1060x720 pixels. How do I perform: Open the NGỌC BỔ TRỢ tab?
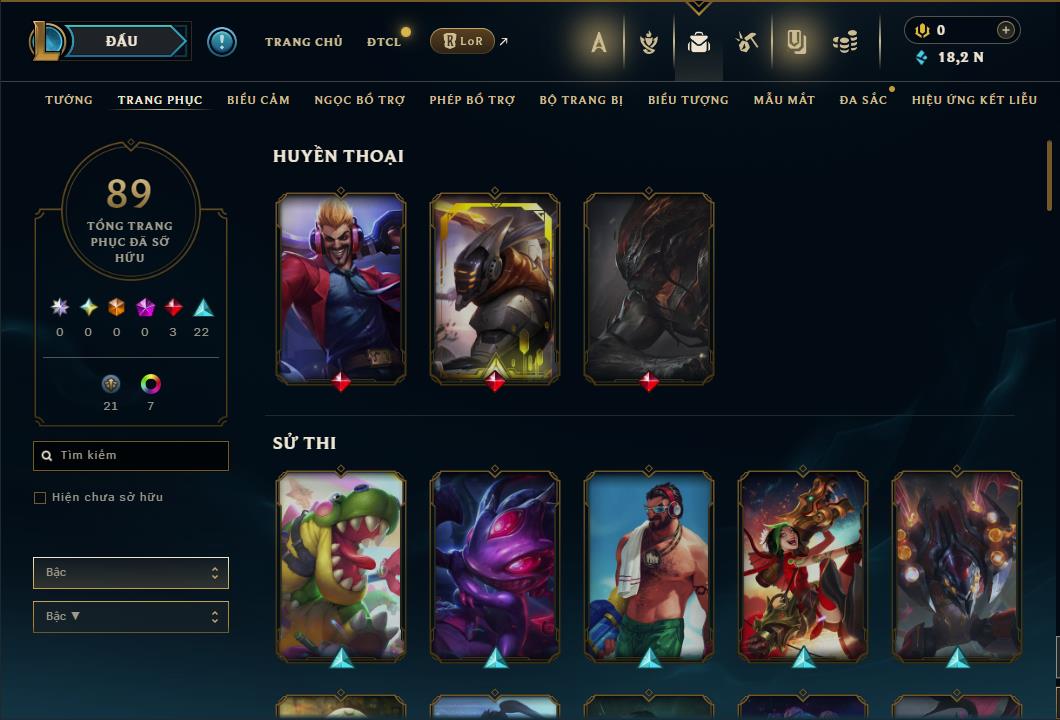[x=359, y=100]
